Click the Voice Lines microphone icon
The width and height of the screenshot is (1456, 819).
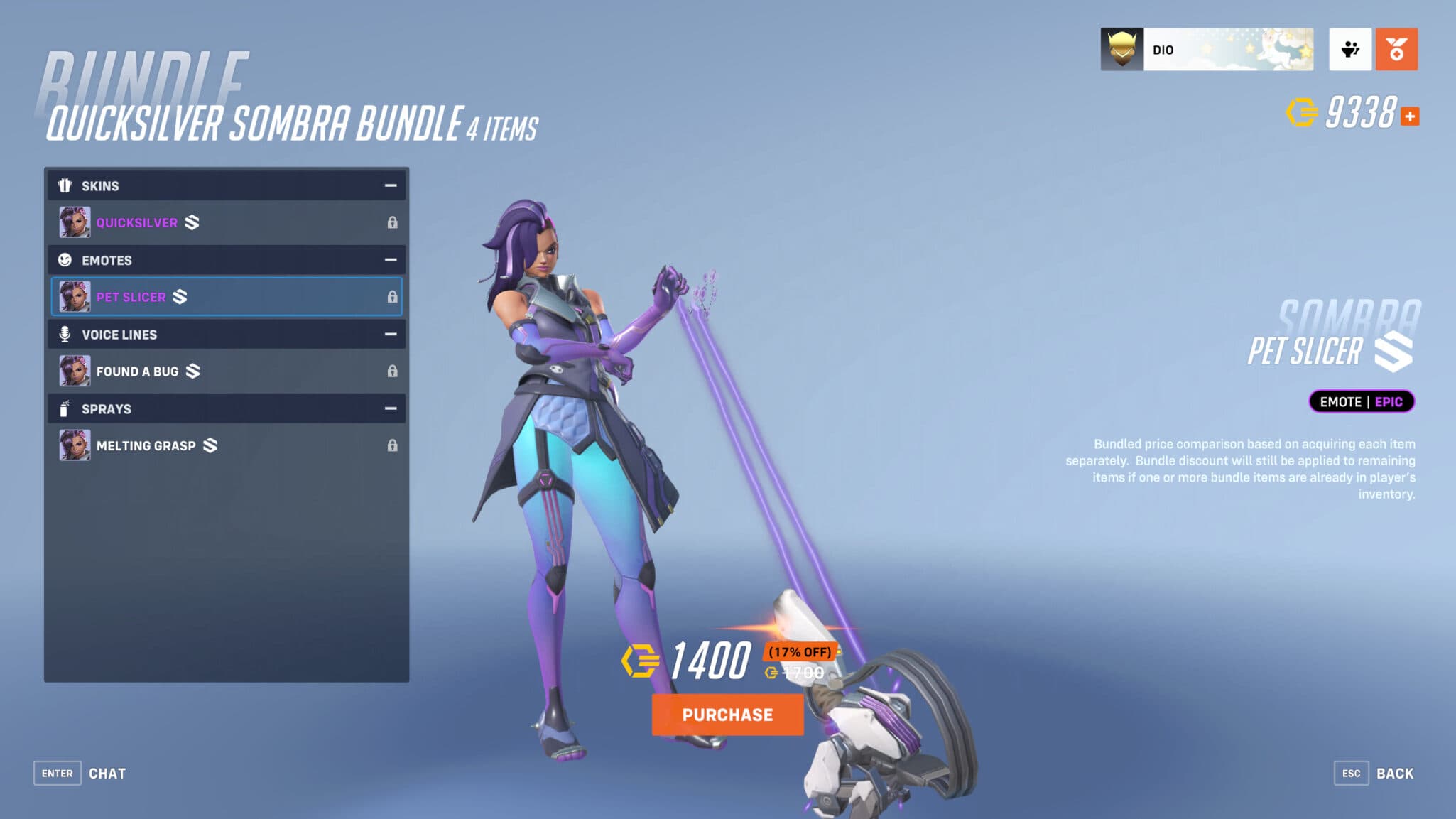[x=65, y=334]
